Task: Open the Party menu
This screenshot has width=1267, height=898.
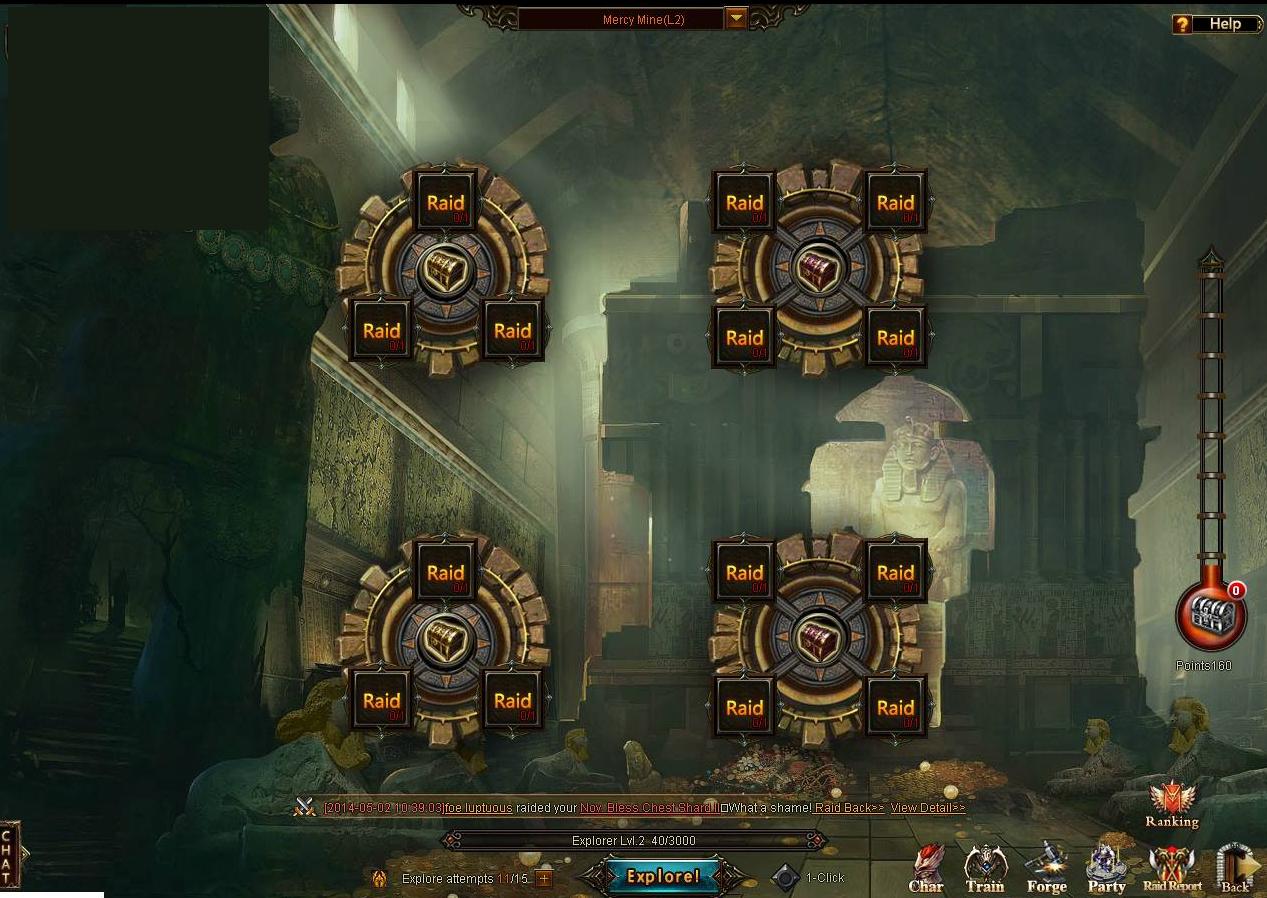Action: (x=1106, y=868)
